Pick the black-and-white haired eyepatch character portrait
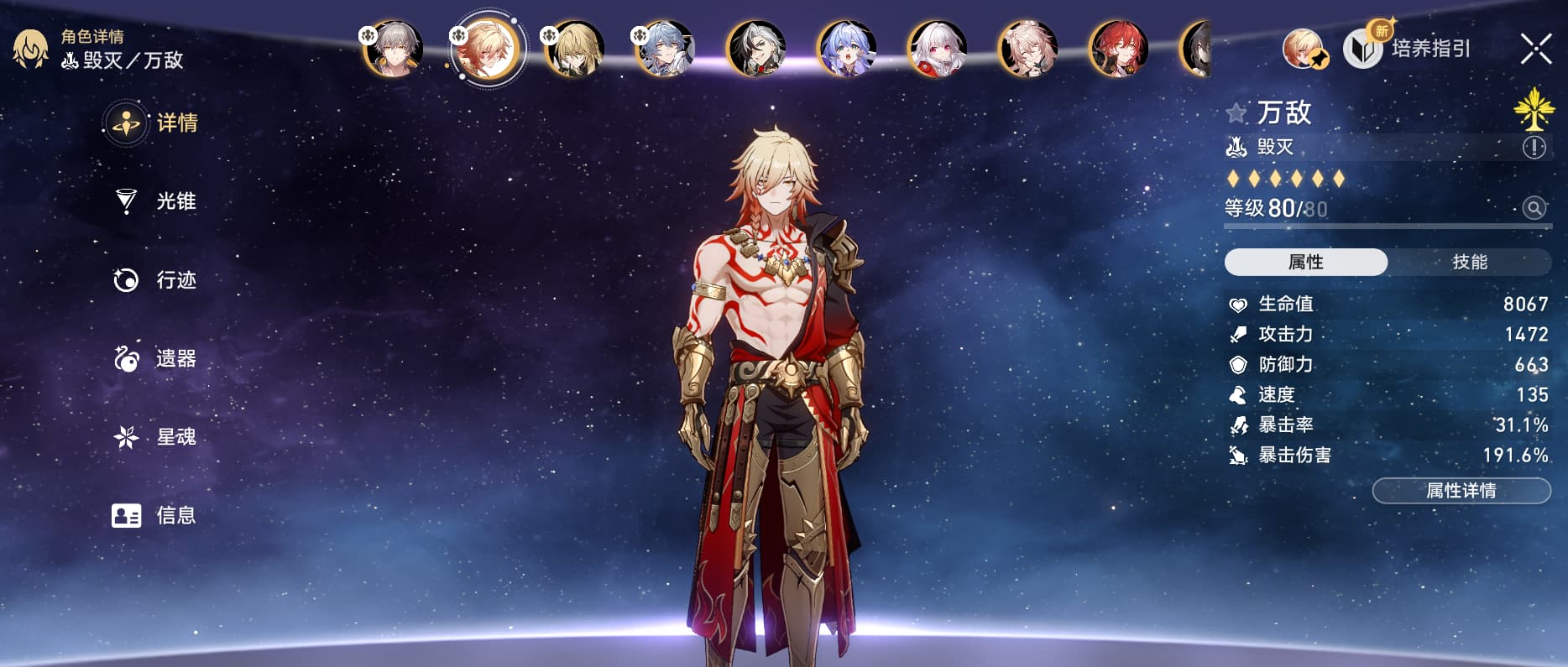The height and width of the screenshot is (667, 1568). tap(755, 49)
